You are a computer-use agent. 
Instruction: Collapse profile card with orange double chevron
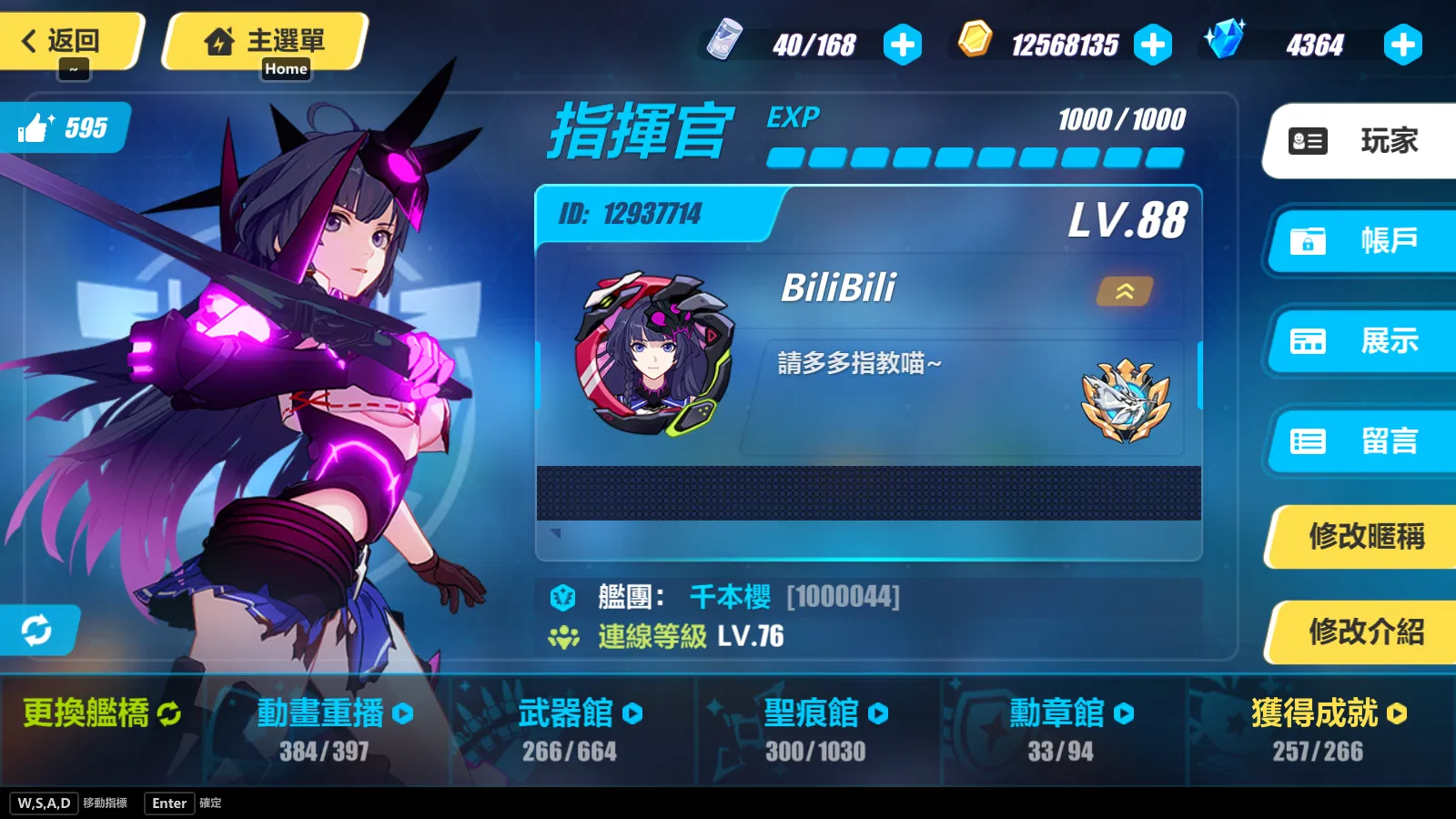pyautogui.click(x=1125, y=293)
